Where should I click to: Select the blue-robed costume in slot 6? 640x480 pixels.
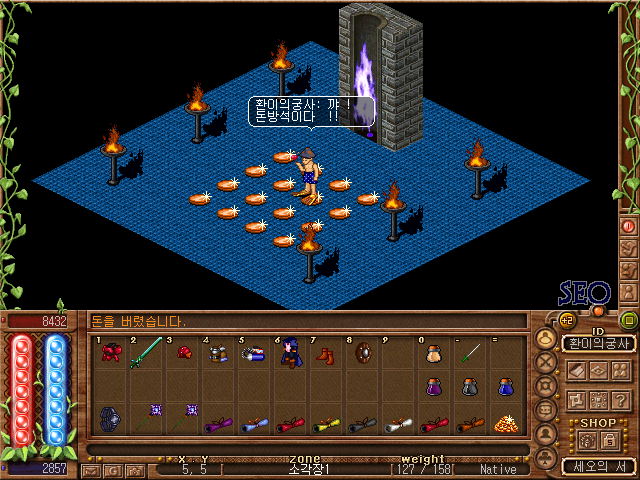(290, 354)
